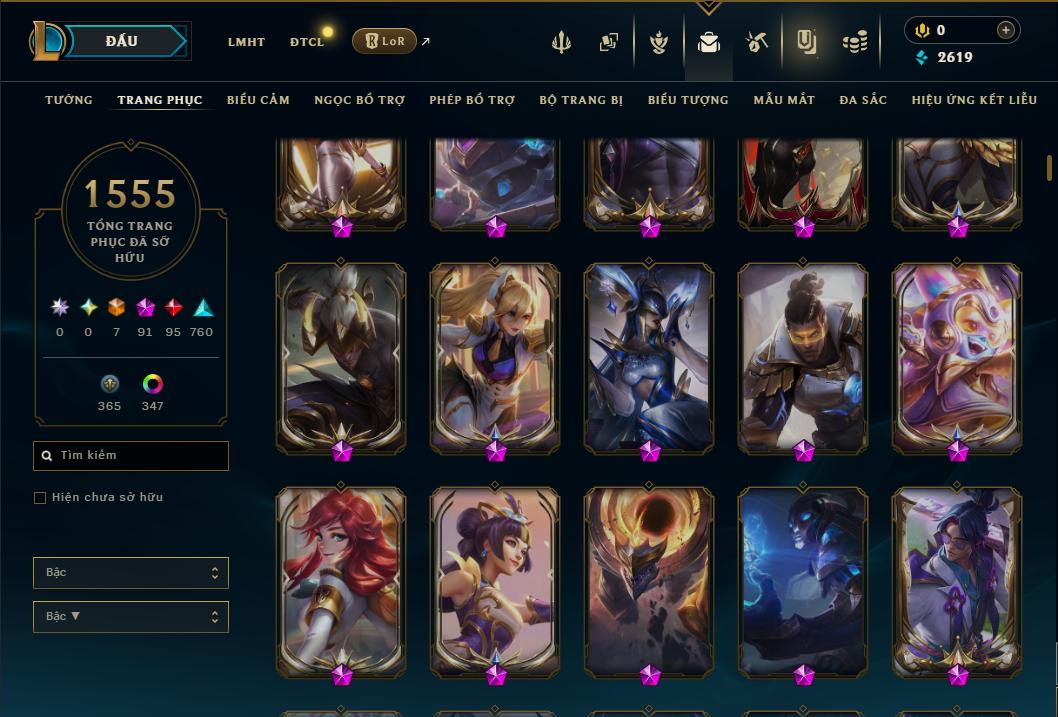Switch to the TƯỚNG tab
Screen dimensions: 1058x717
pos(69,100)
